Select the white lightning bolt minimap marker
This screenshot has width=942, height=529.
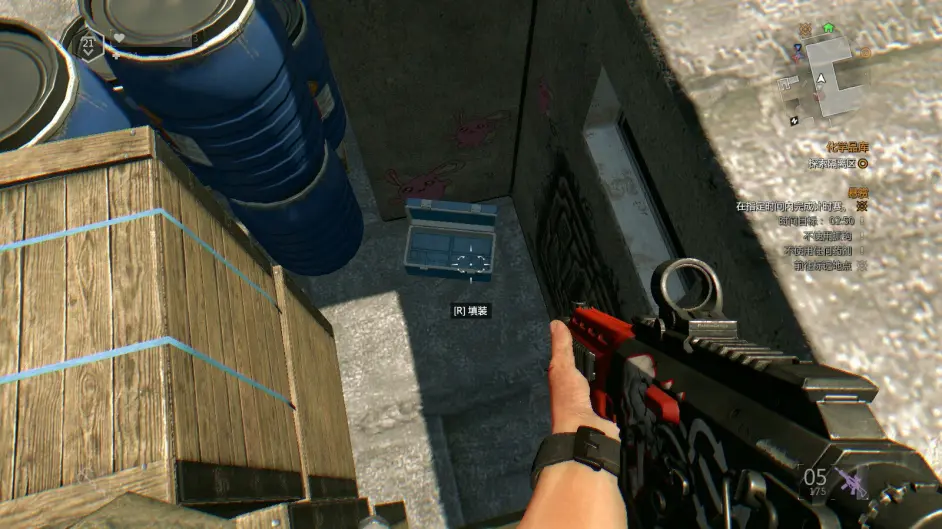pyautogui.click(x=794, y=120)
